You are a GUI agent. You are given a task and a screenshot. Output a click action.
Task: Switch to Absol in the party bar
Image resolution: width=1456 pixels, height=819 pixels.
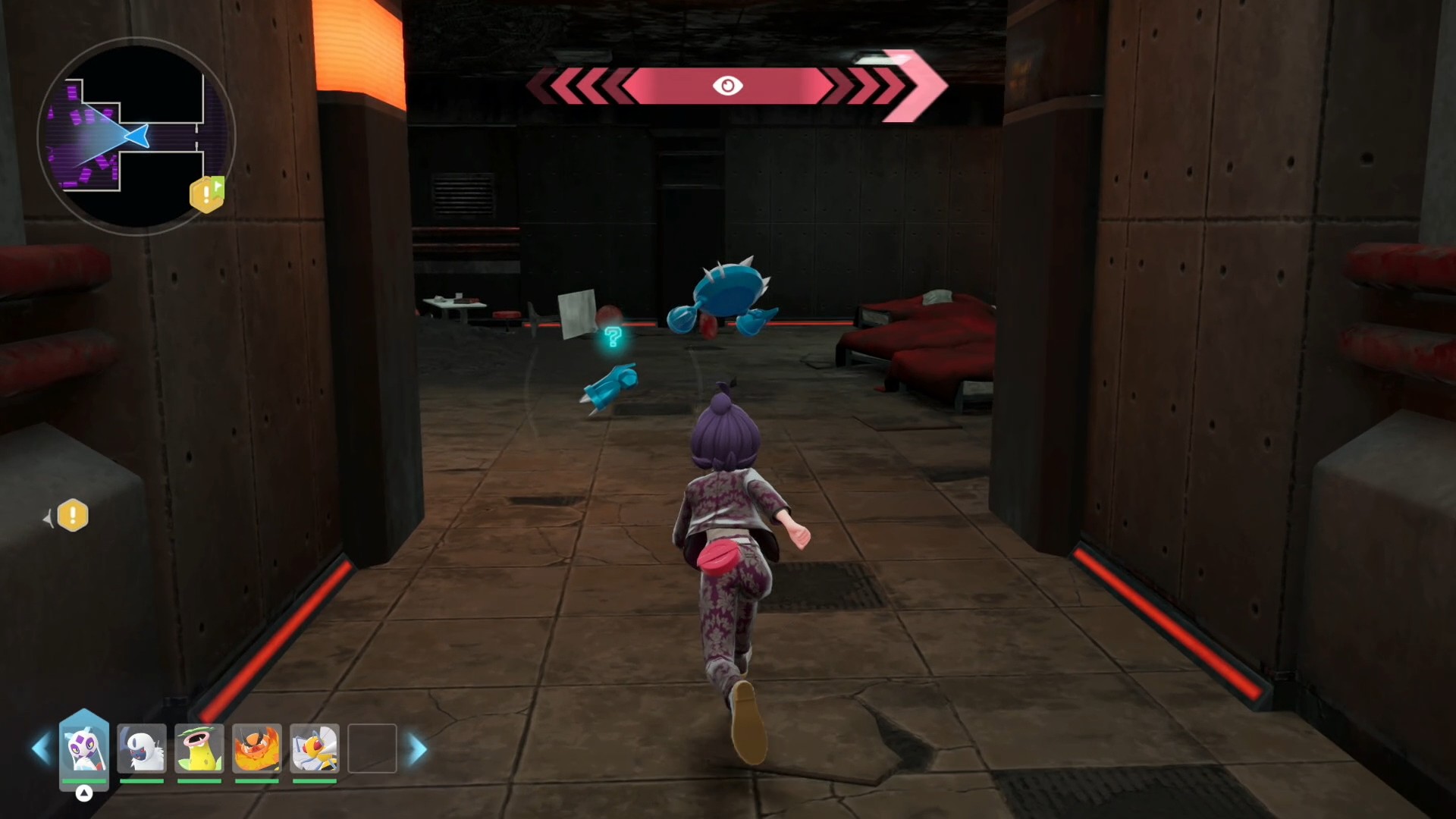(x=142, y=748)
